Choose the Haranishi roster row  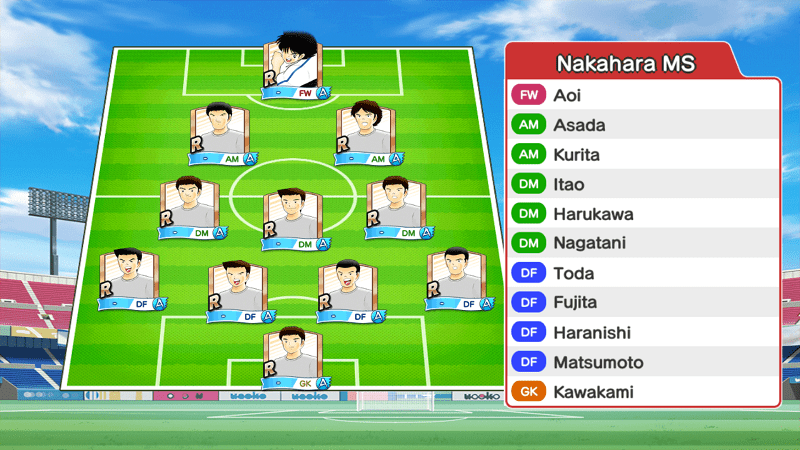tap(642, 333)
